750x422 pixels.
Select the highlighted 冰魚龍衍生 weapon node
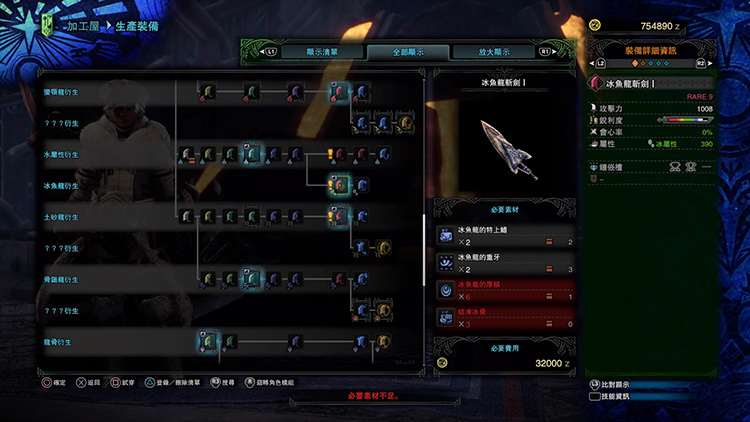click(339, 185)
